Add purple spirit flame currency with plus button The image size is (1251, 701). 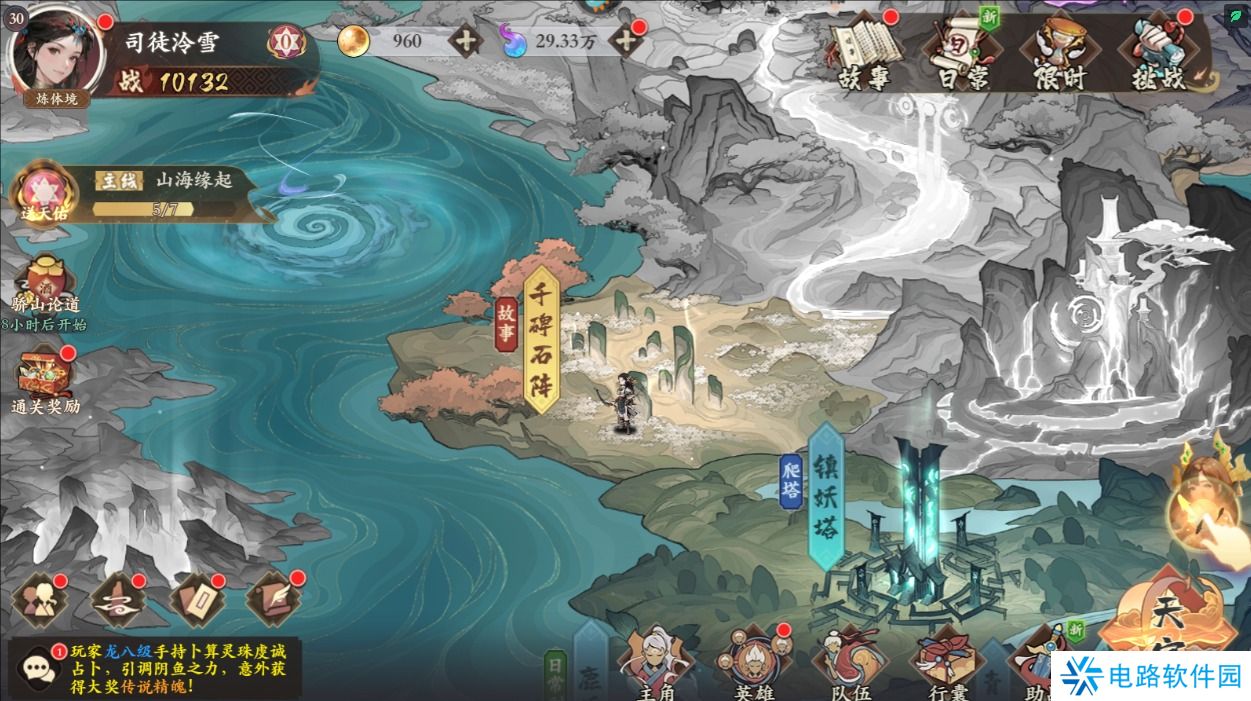[x=626, y=41]
